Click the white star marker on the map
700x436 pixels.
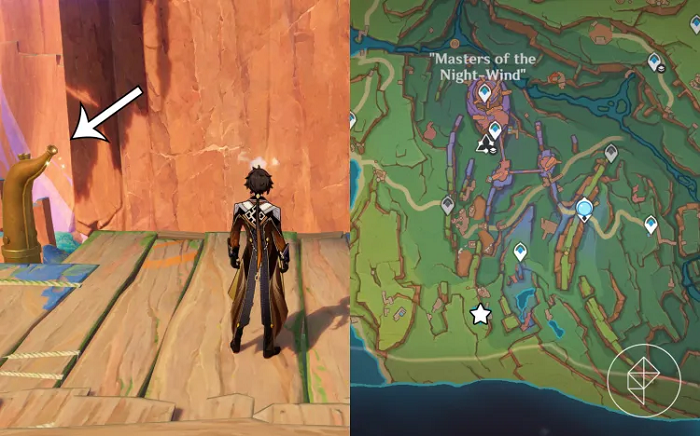click(480, 314)
